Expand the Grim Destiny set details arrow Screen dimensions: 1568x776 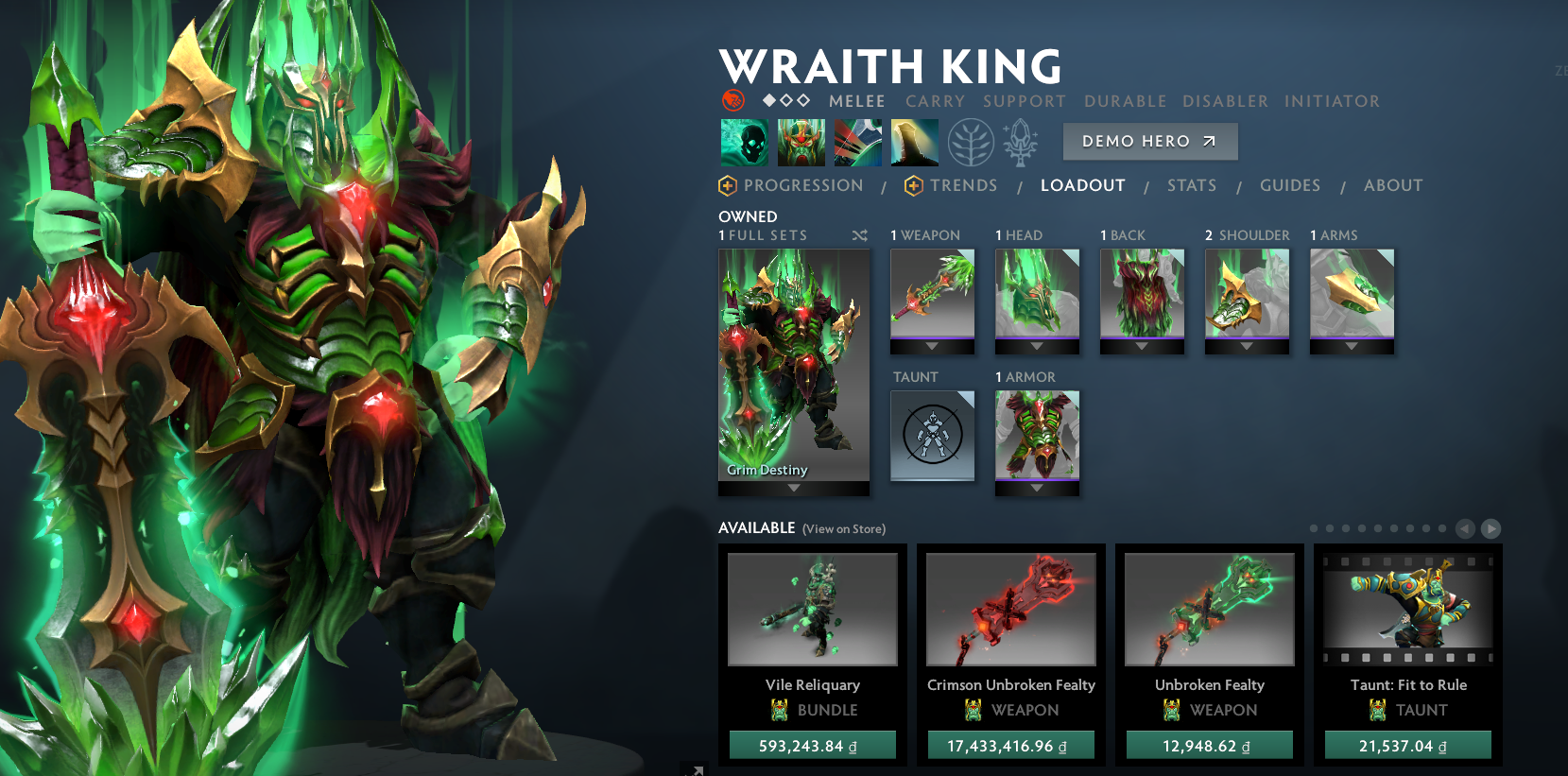[793, 489]
